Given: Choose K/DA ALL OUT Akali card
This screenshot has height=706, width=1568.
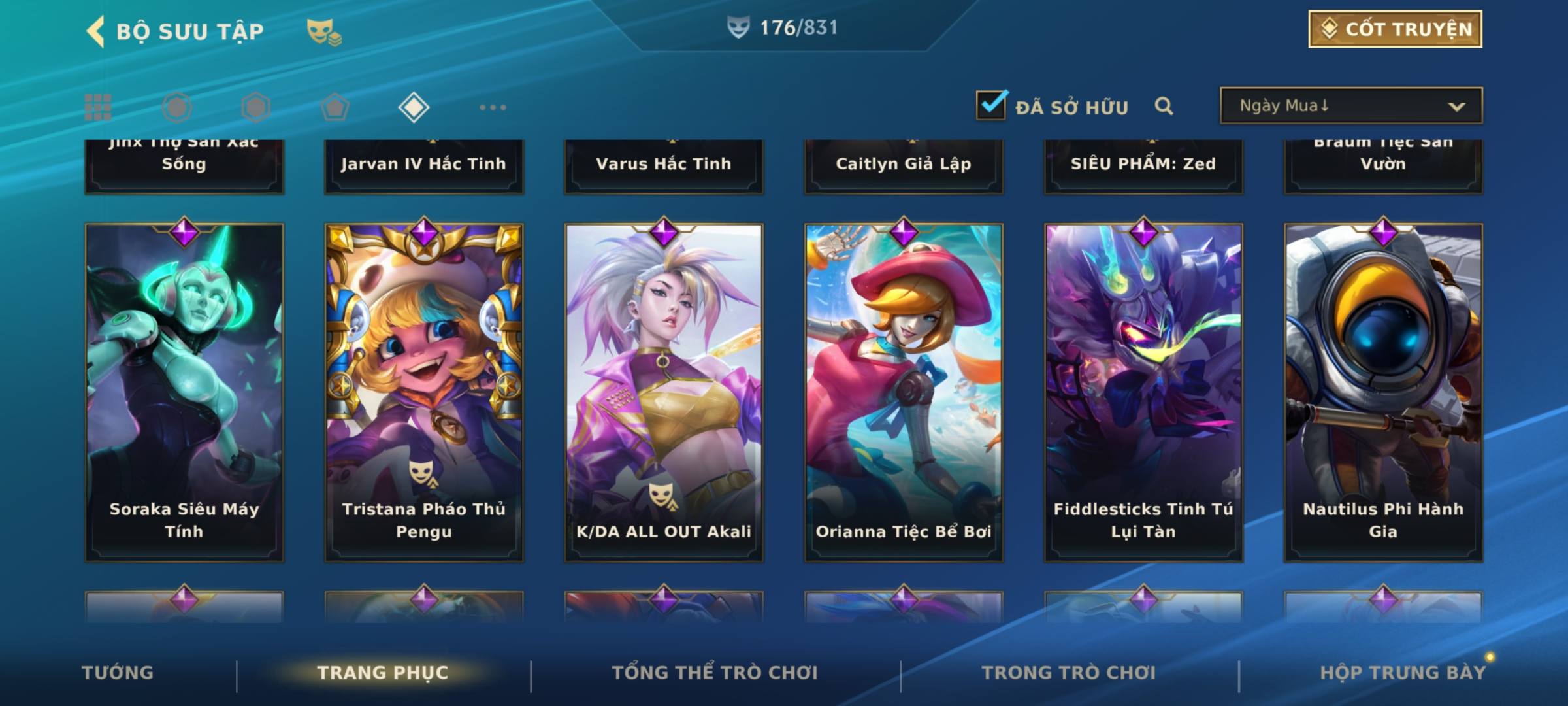Looking at the screenshot, I should (x=664, y=392).
